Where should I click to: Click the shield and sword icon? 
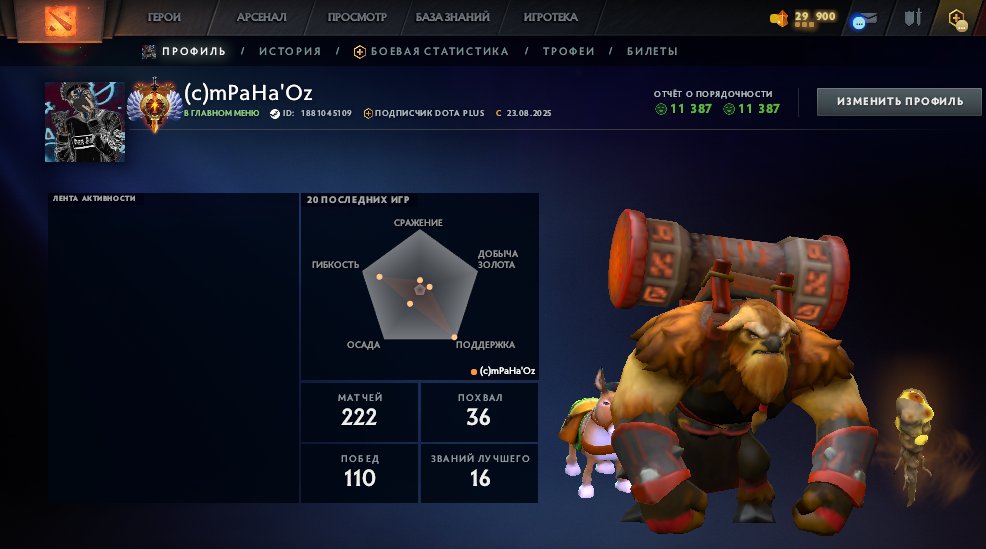(x=911, y=18)
